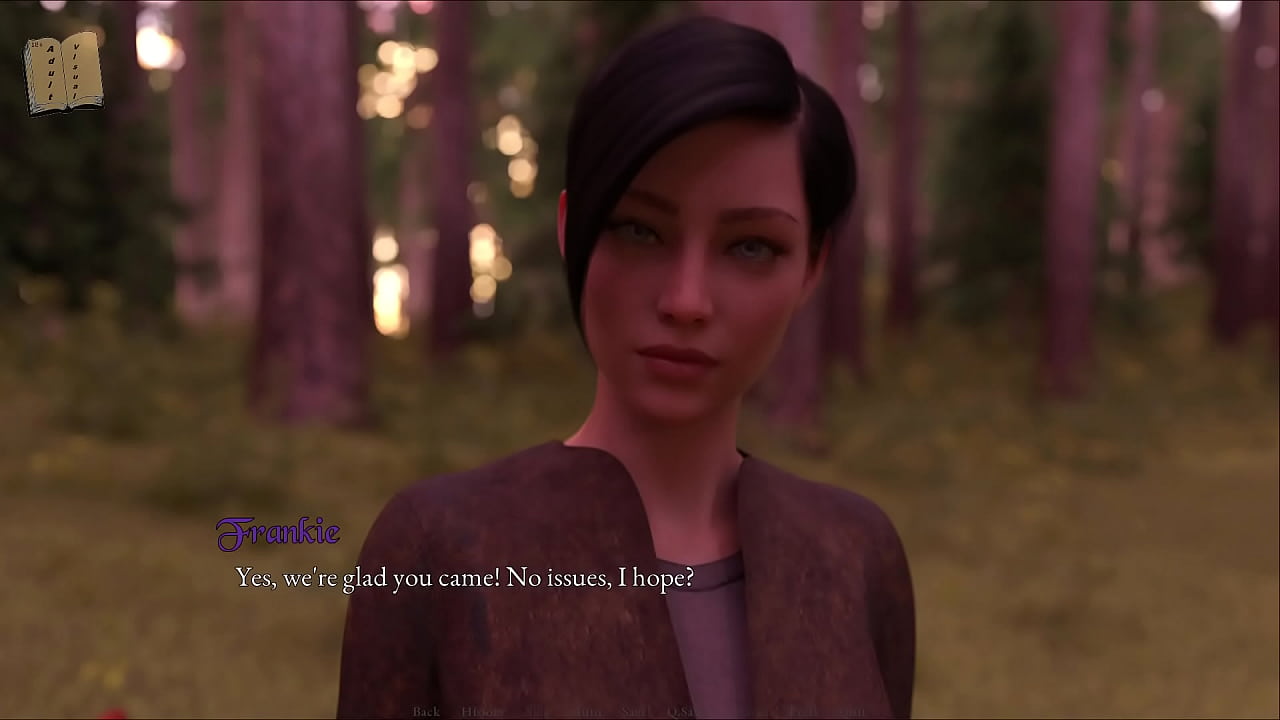The width and height of the screenshot is (1280, 720).
Task: Go back using the Back quick-menu button
Action: [x=426, y=712]
